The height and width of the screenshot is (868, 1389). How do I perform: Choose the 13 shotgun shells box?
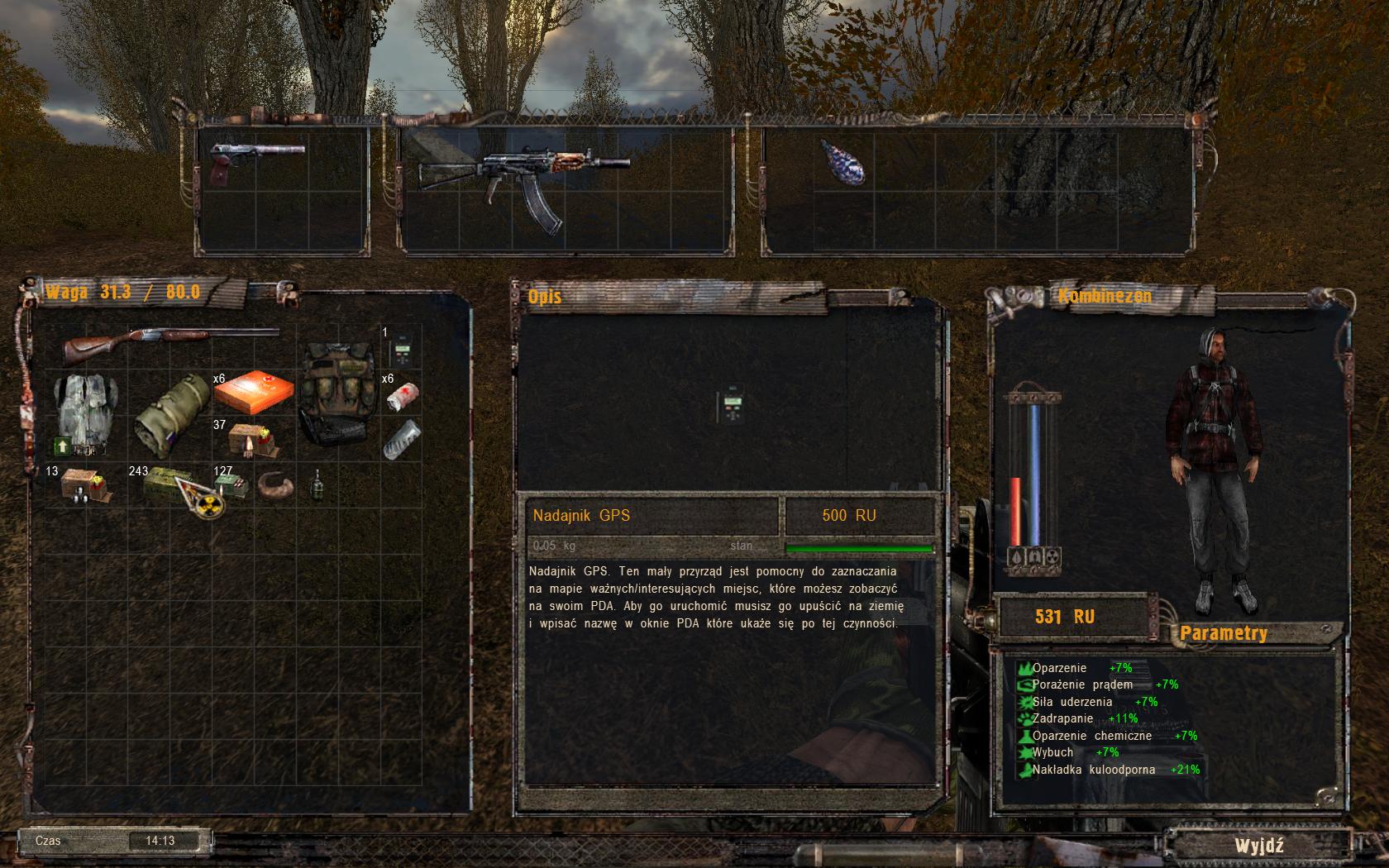click(85, 484)
